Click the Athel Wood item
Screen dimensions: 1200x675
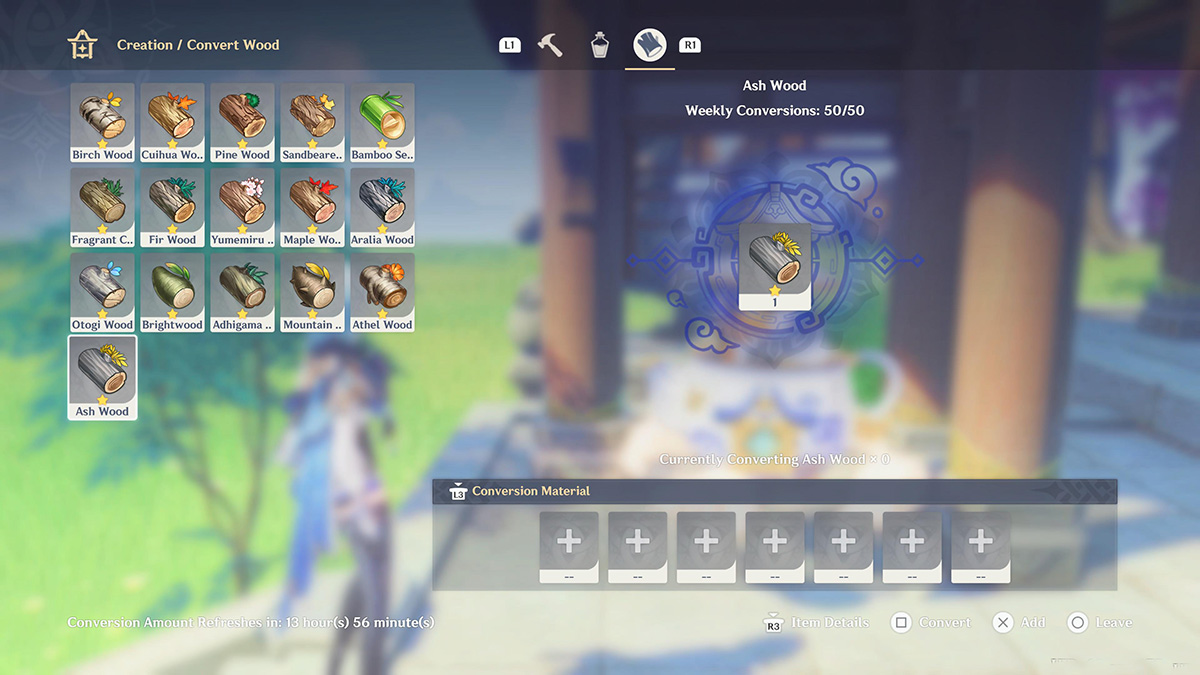click(382, 292)
